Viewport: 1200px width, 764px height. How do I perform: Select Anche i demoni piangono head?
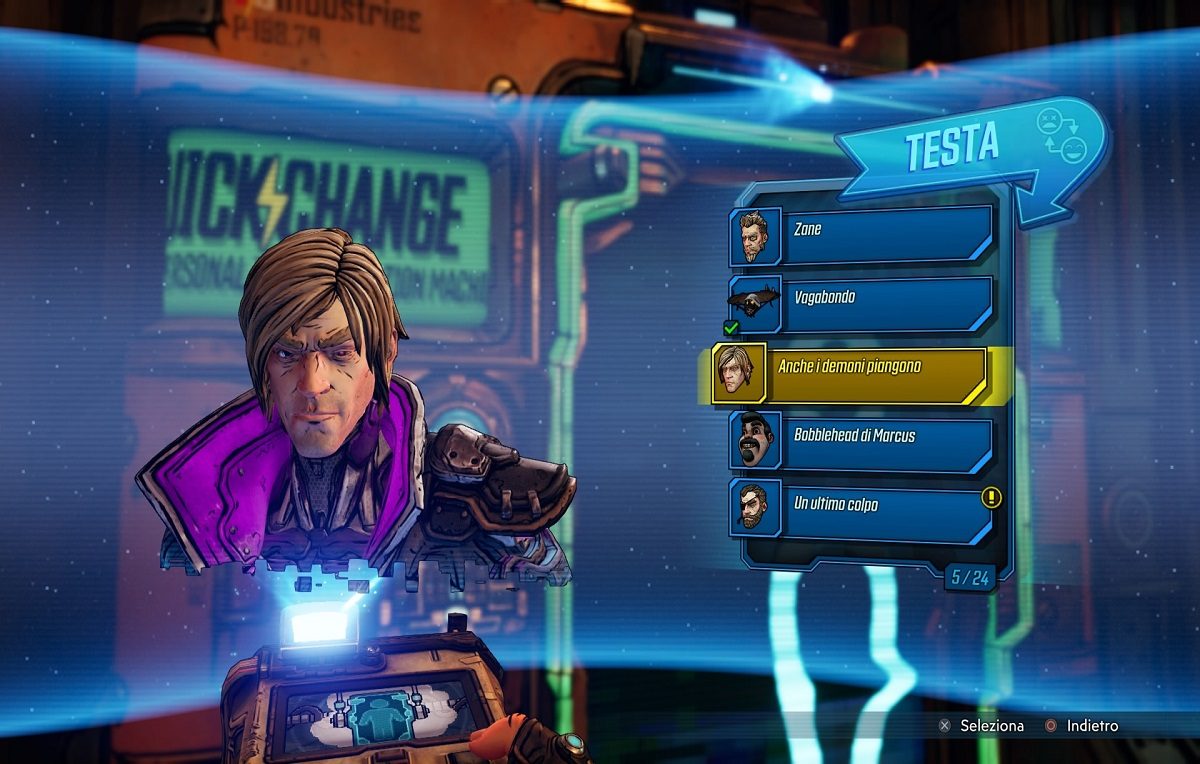tap(850, 372)
